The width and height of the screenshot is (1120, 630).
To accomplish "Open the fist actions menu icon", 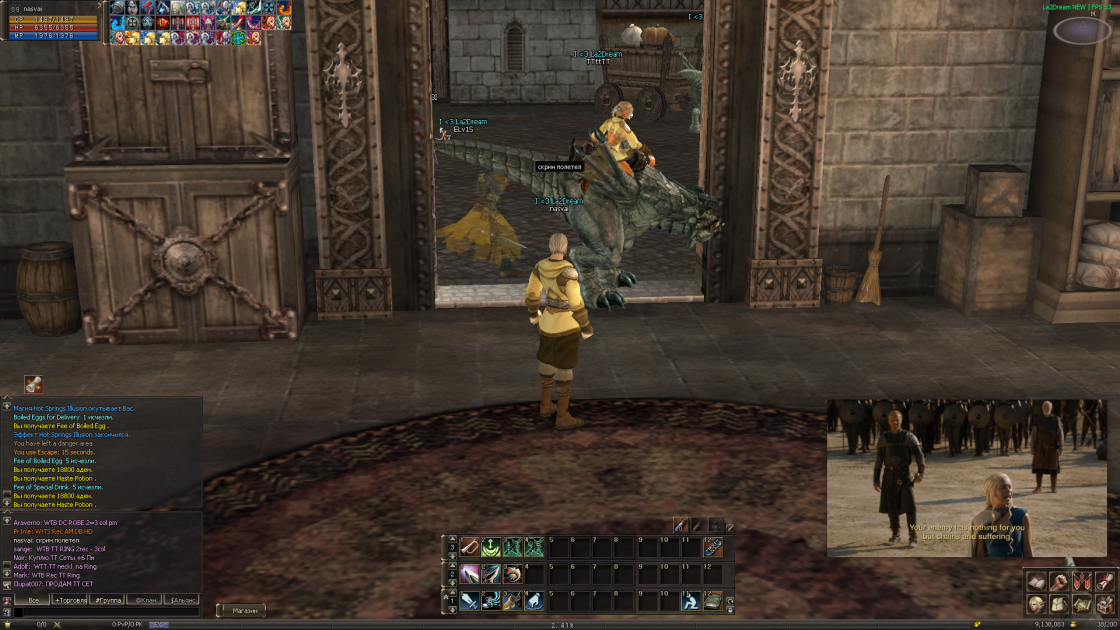I will tap(1059, 581).
